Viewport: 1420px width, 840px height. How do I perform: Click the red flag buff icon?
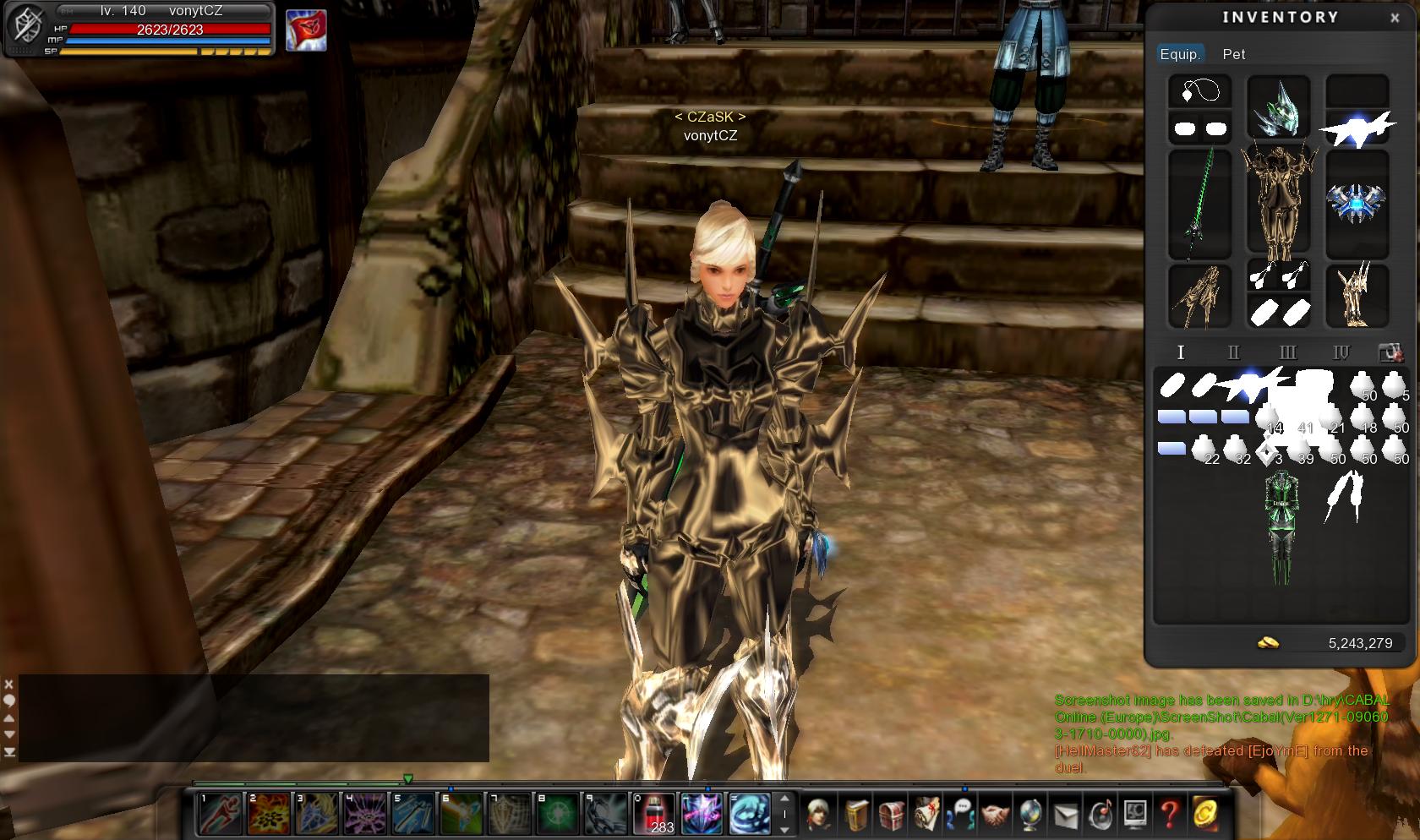click(x=305, y=31)
